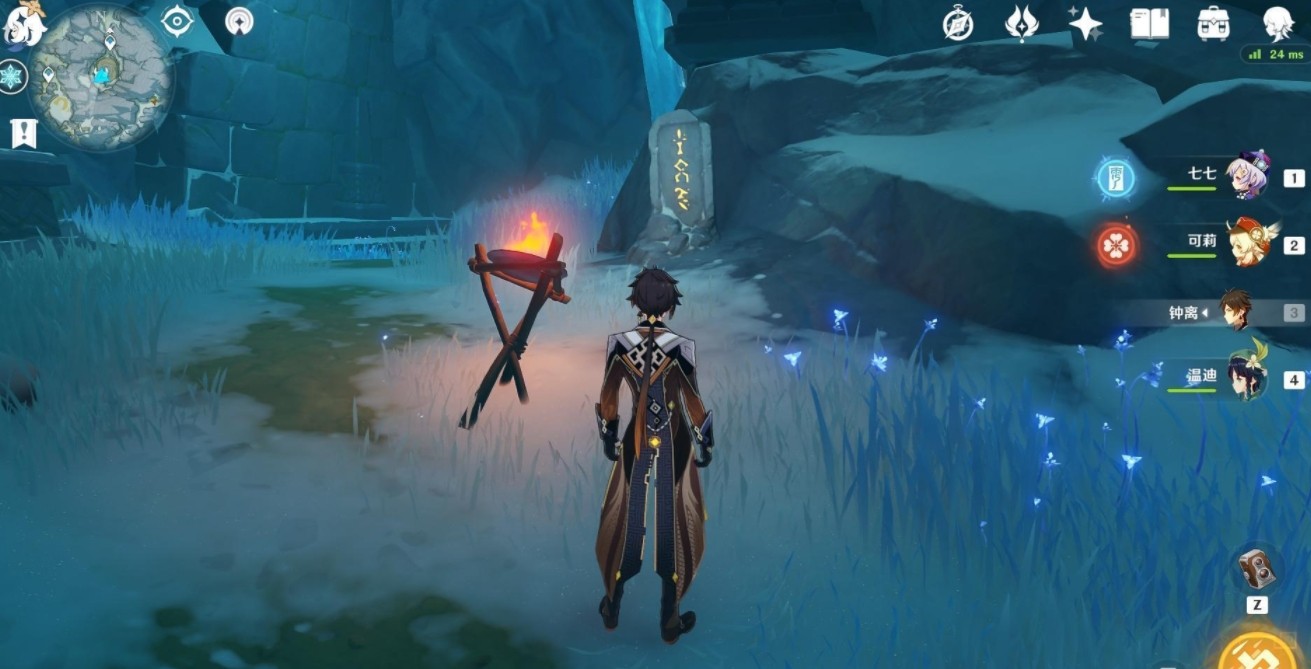Click the snowflake Sheer Cold icon
This screenshot has width=1311, height=669.
12,77
